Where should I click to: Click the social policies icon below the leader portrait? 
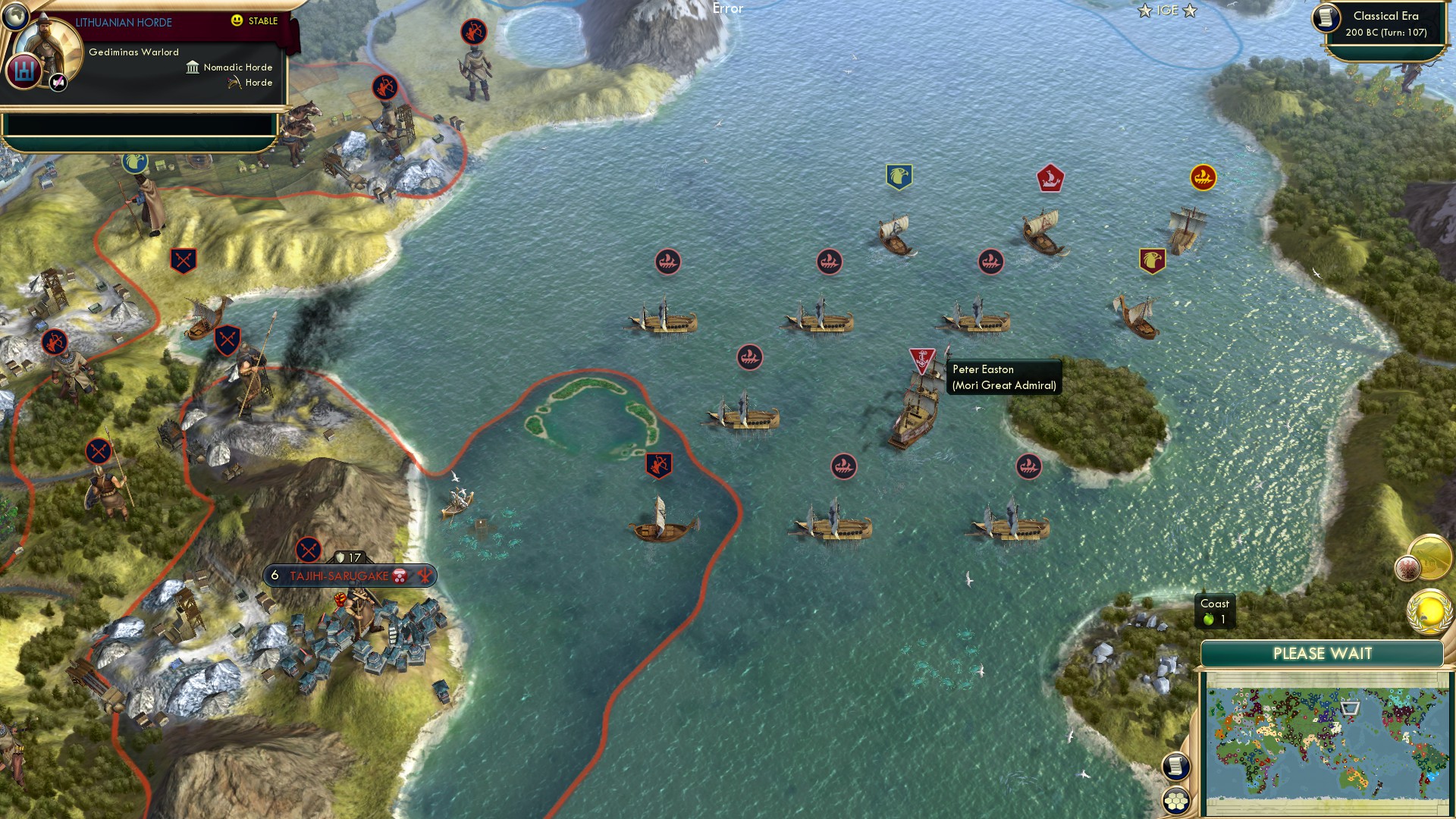(24, 71)
